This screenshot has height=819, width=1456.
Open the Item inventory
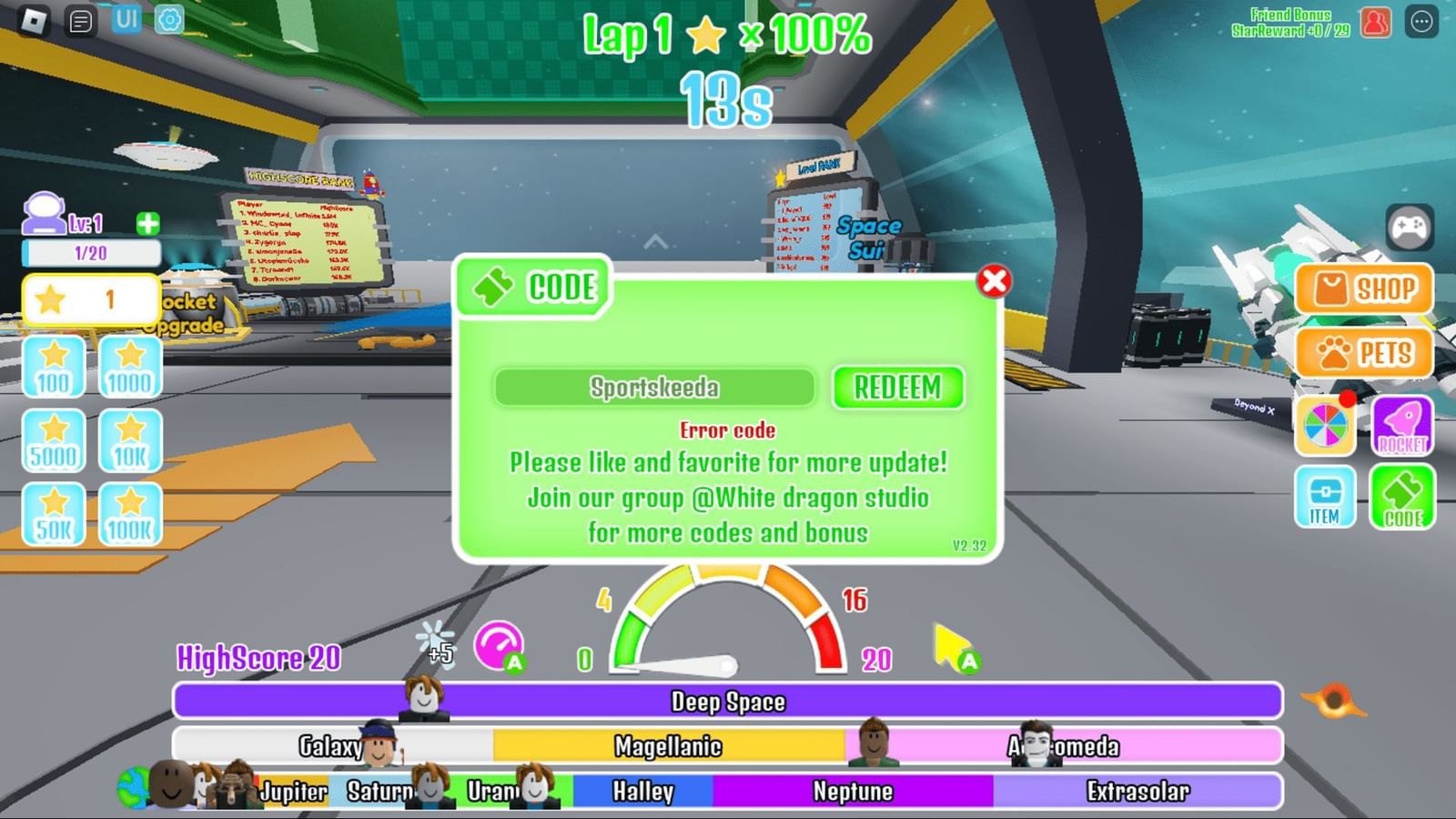(1324, 499)
